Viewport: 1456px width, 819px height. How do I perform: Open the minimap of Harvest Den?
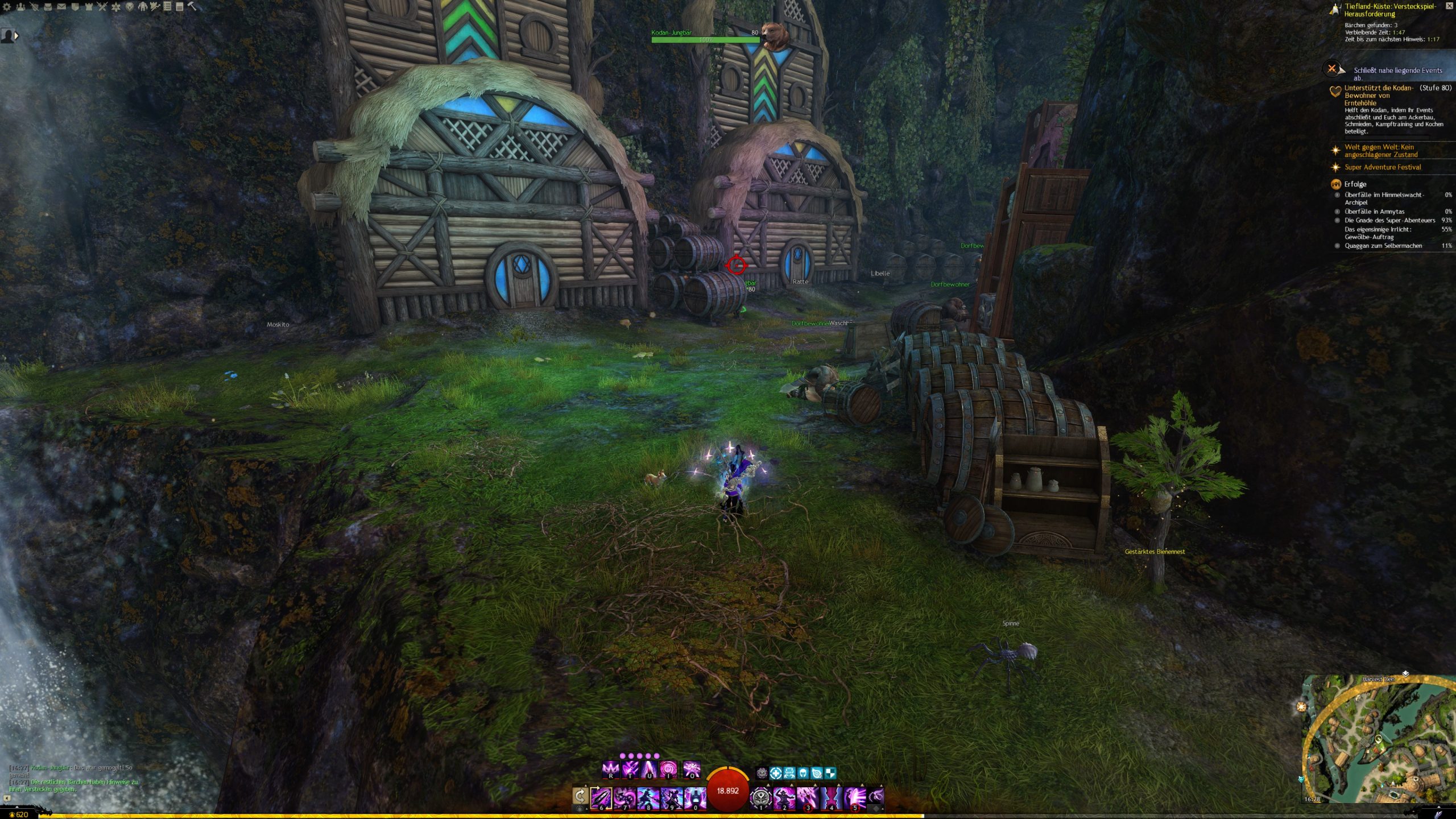tap(1376, 739)
